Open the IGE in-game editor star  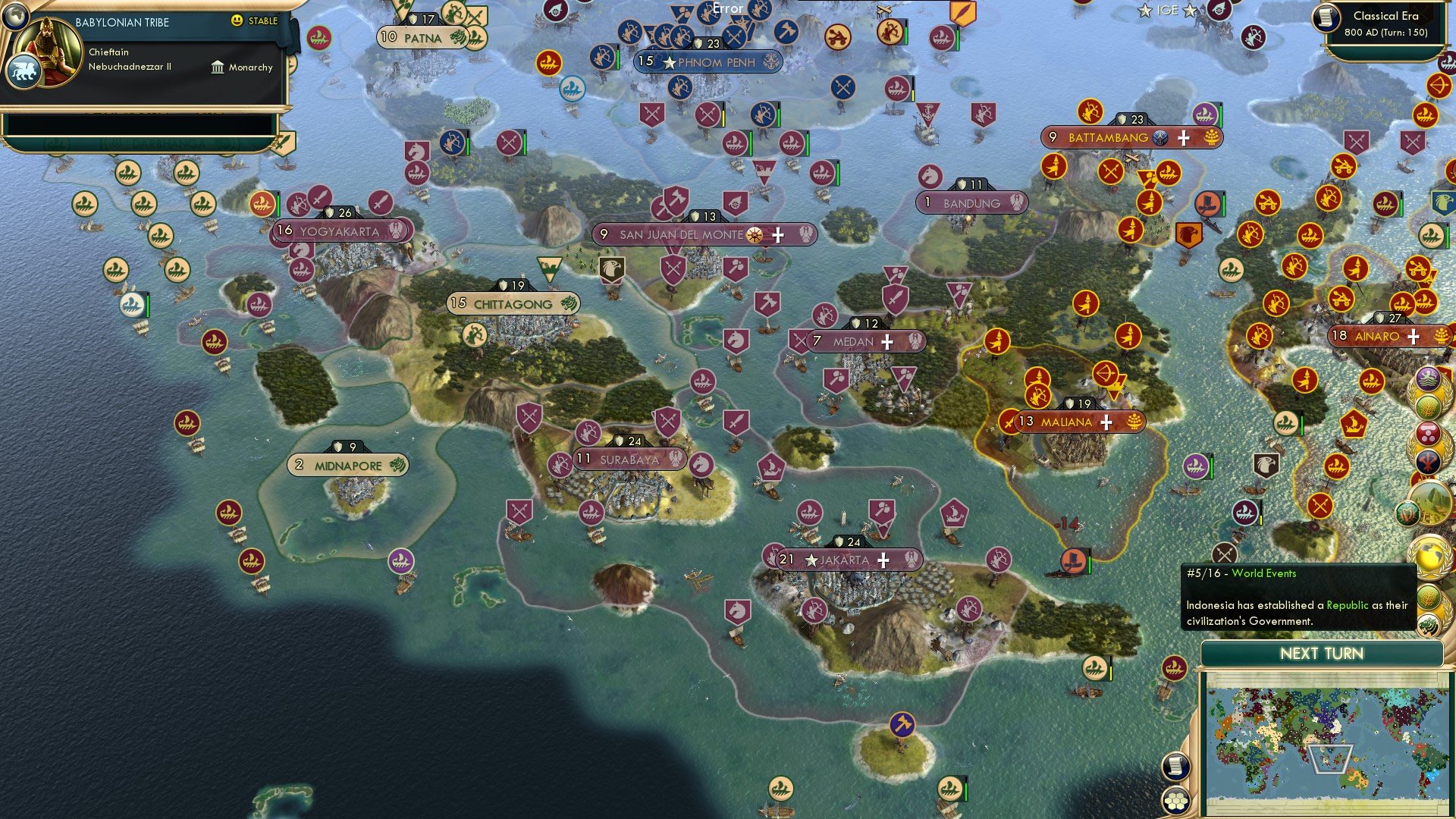(1146, 11)
